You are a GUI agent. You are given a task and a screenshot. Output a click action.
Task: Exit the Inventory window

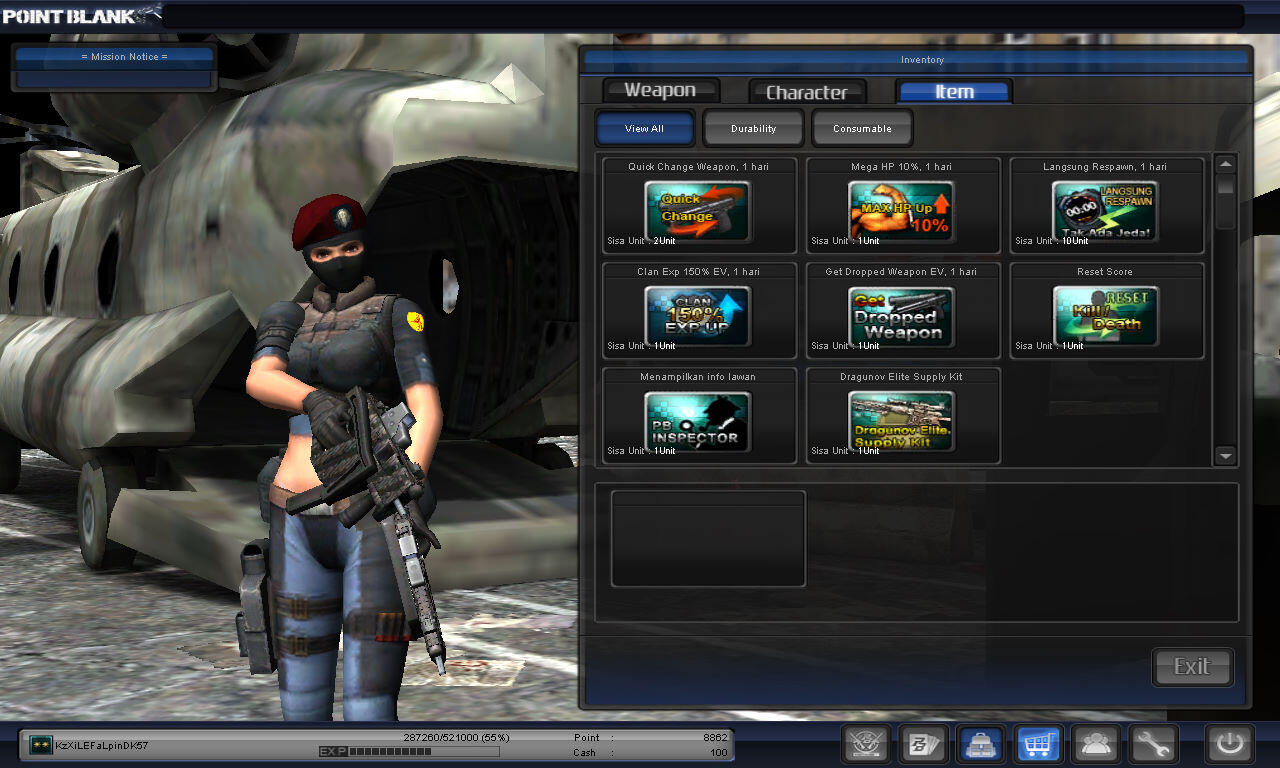pyautogui.click(x=1192, y=667)
